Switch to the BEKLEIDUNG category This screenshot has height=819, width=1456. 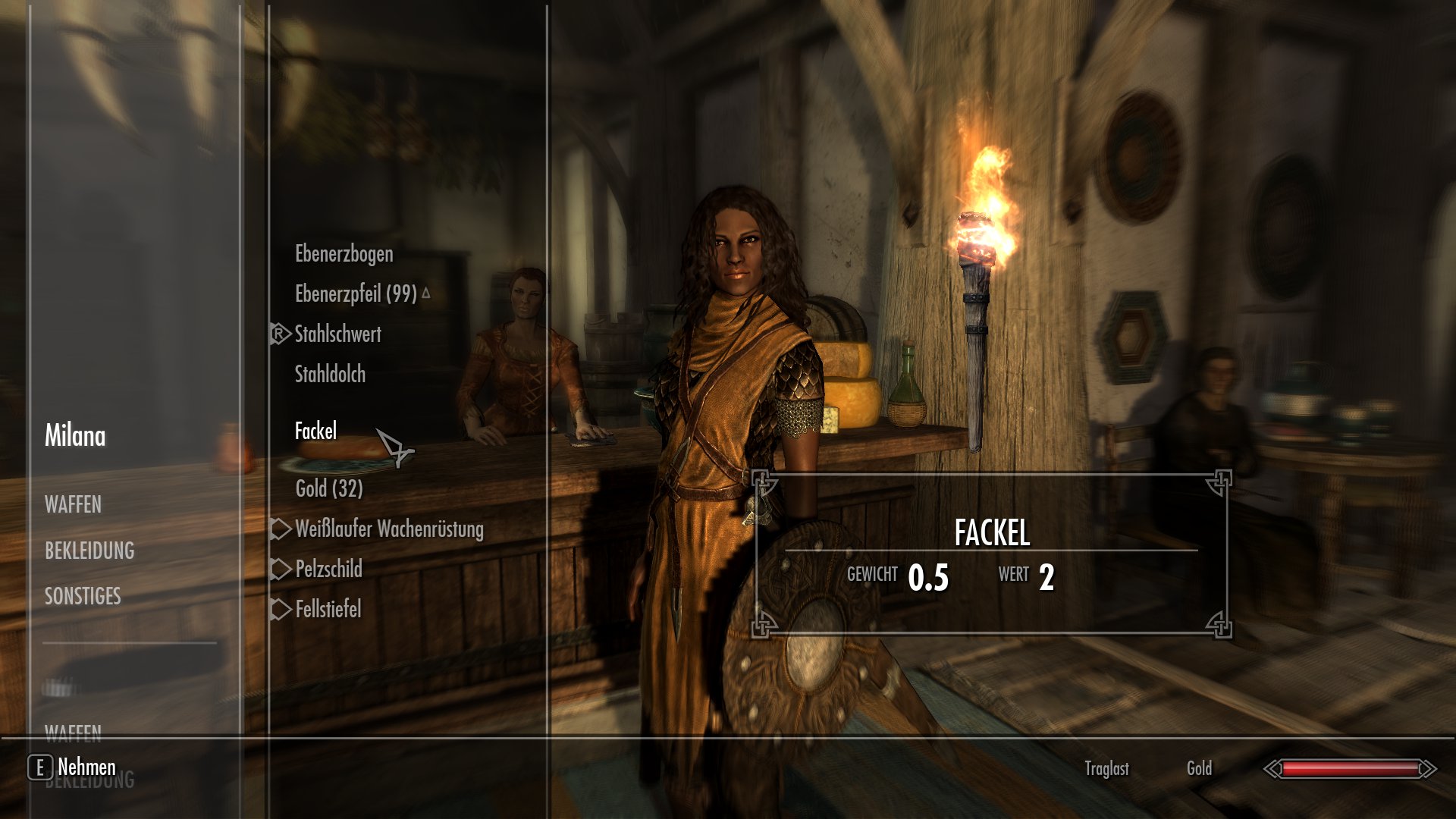point(89,551)
